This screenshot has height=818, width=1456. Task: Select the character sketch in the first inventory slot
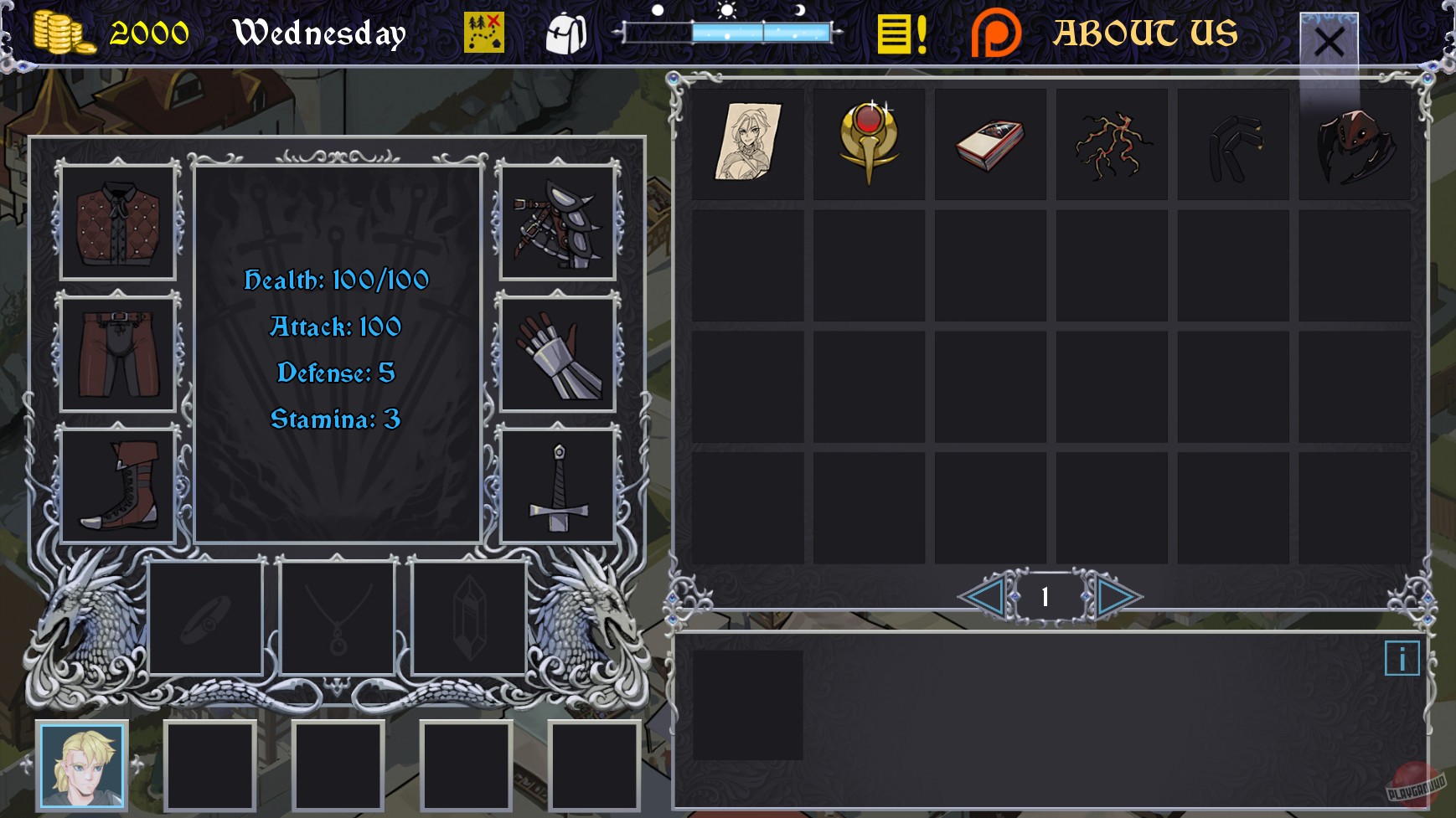pyautogui.click(x=749, y=142)
